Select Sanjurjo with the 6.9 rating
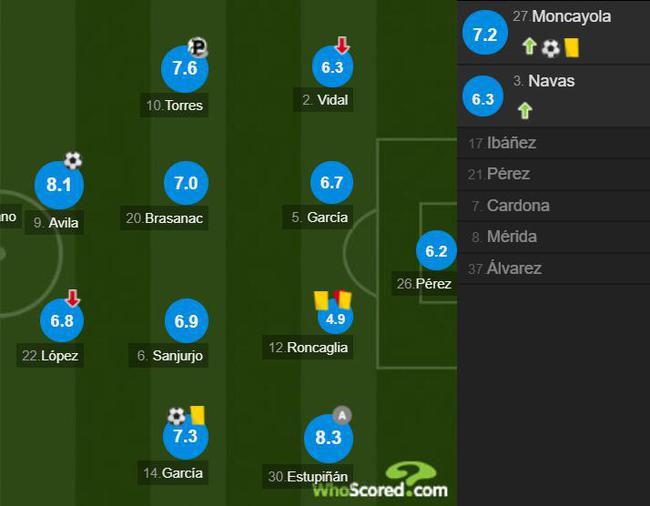Screen dimensions: 650x506 [185, 322]
